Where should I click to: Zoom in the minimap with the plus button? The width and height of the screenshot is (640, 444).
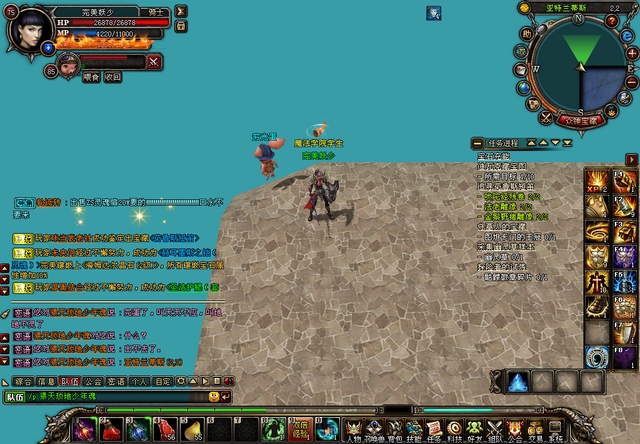click(x=632, y=55)
